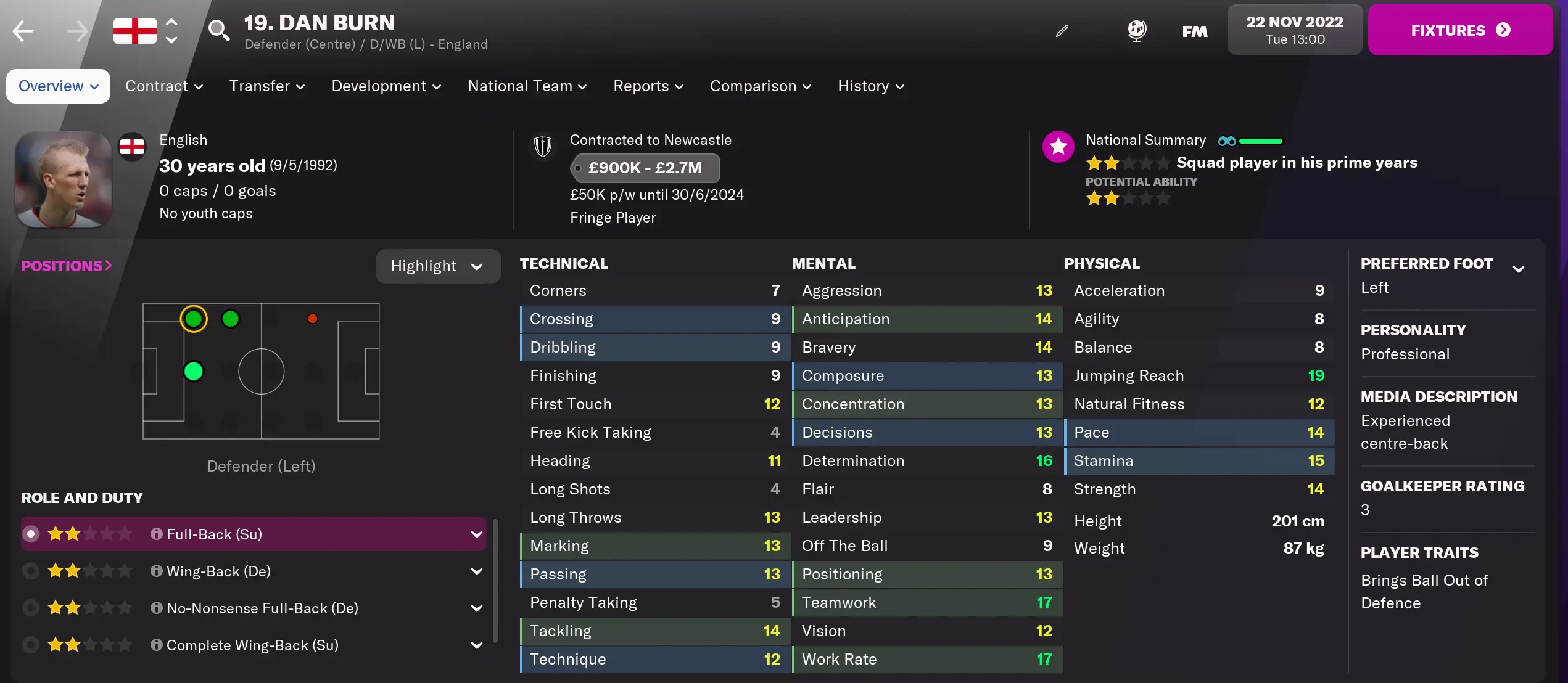Click the FIXTURES button
Image resolution: width=1568 pixels, height=683 pixels.
pyautogui.click(x=1460, y=30)
